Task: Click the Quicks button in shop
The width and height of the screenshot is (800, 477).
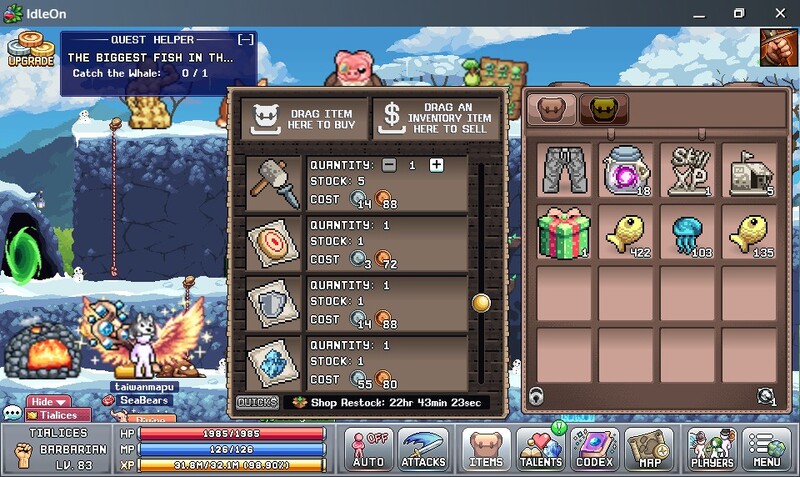Action: tap(257, 402)
